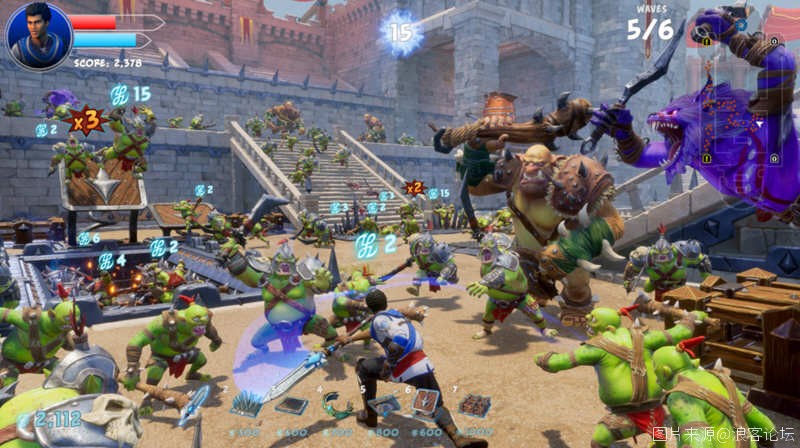Select the floor spike trap slot
Viewport: 800px width, 448px height.
point(246,404)
